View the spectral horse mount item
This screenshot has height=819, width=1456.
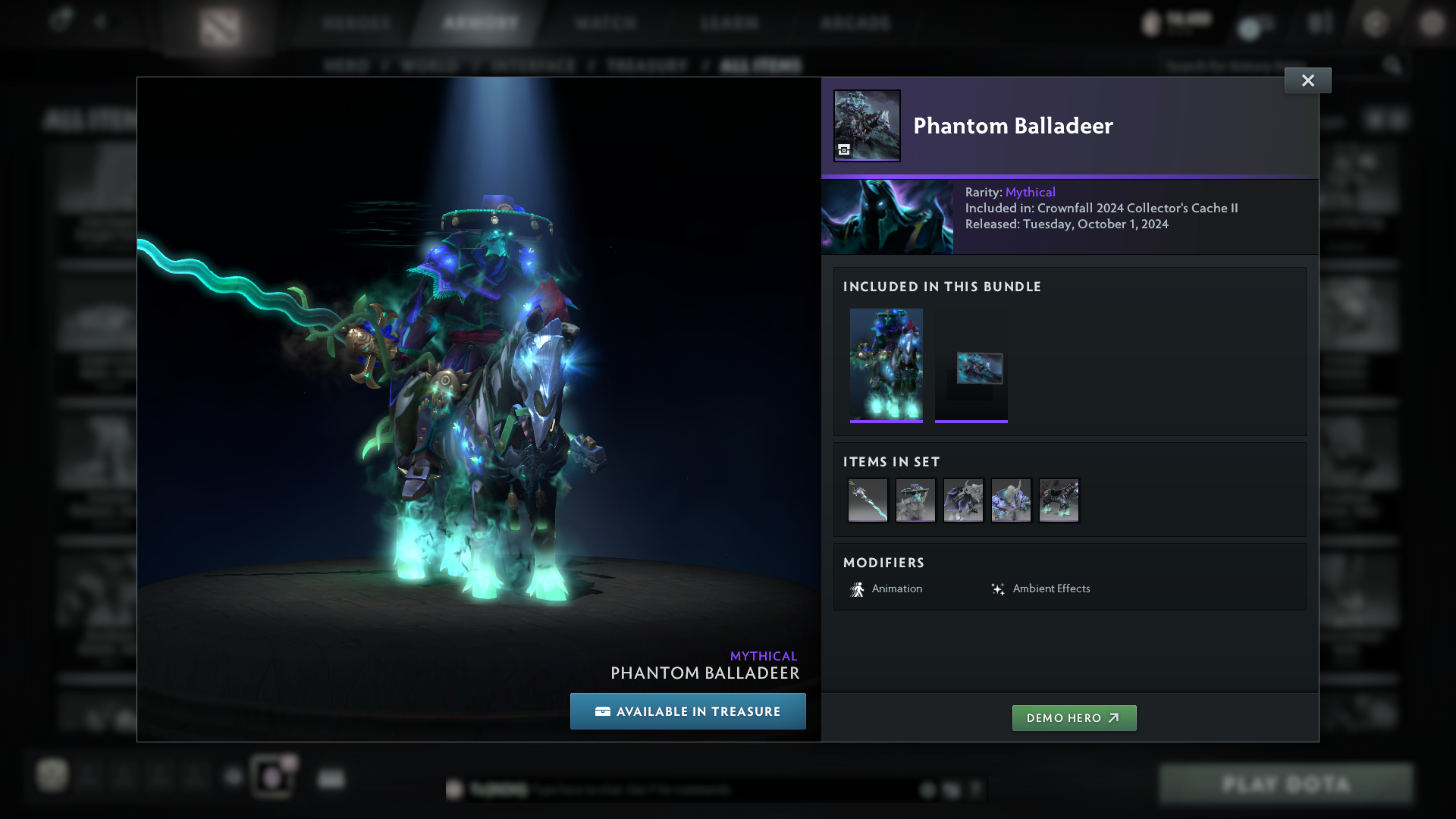pos(1059,500)
